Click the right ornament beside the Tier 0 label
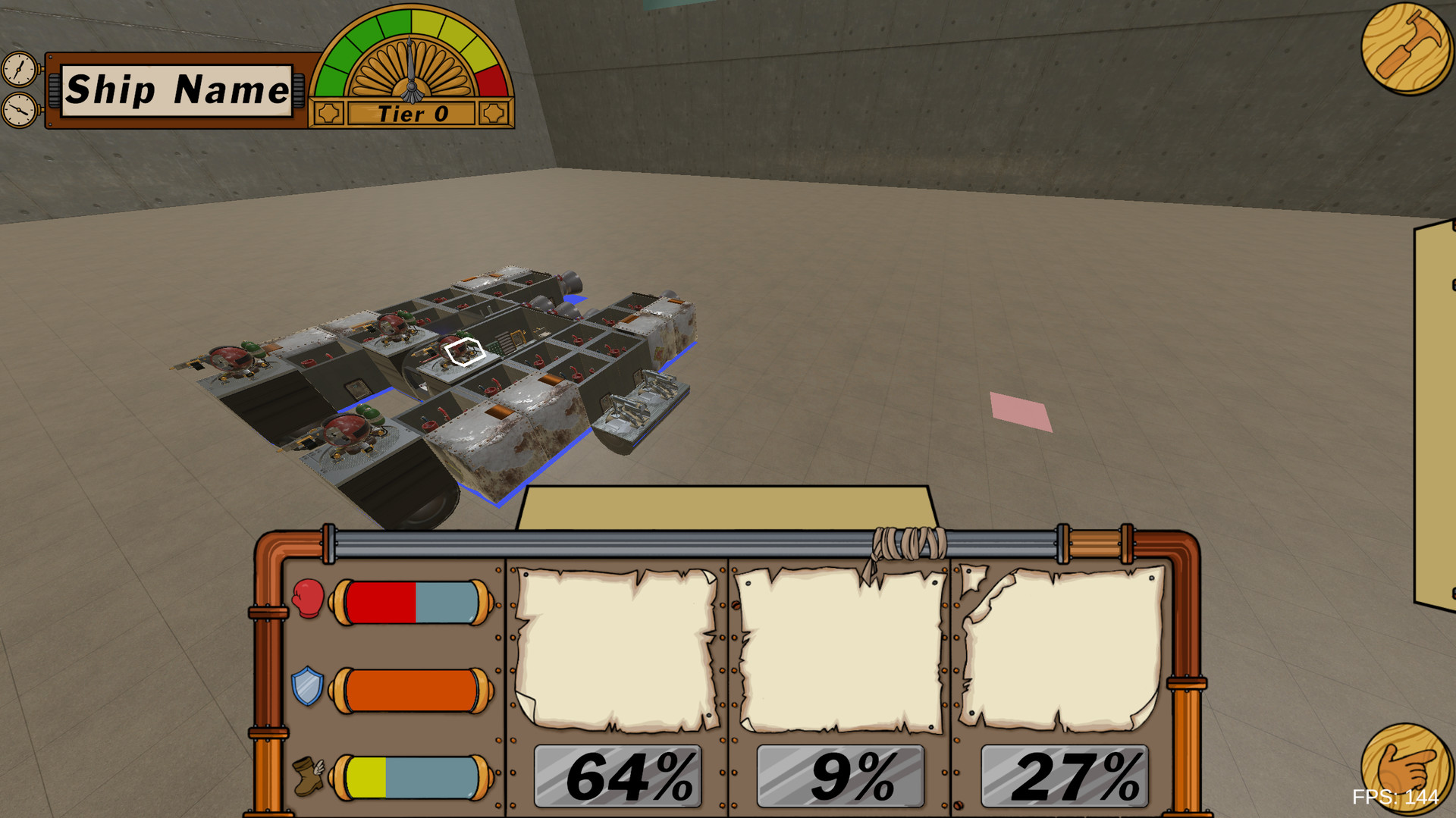This screenshot has width=1456, height=818. (x=494, y=114)
